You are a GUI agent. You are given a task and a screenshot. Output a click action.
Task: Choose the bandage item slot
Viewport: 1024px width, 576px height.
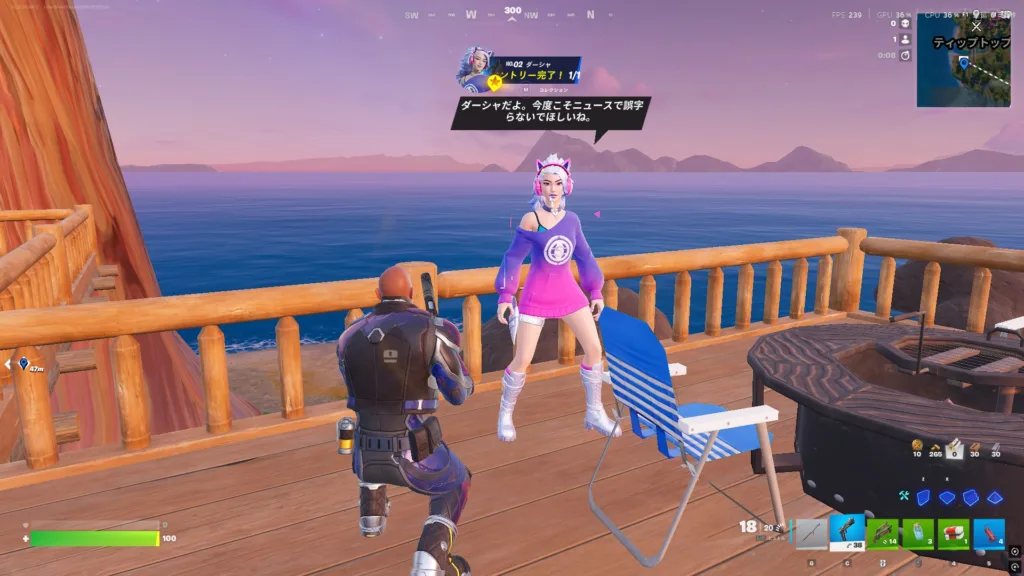point(954,533)
